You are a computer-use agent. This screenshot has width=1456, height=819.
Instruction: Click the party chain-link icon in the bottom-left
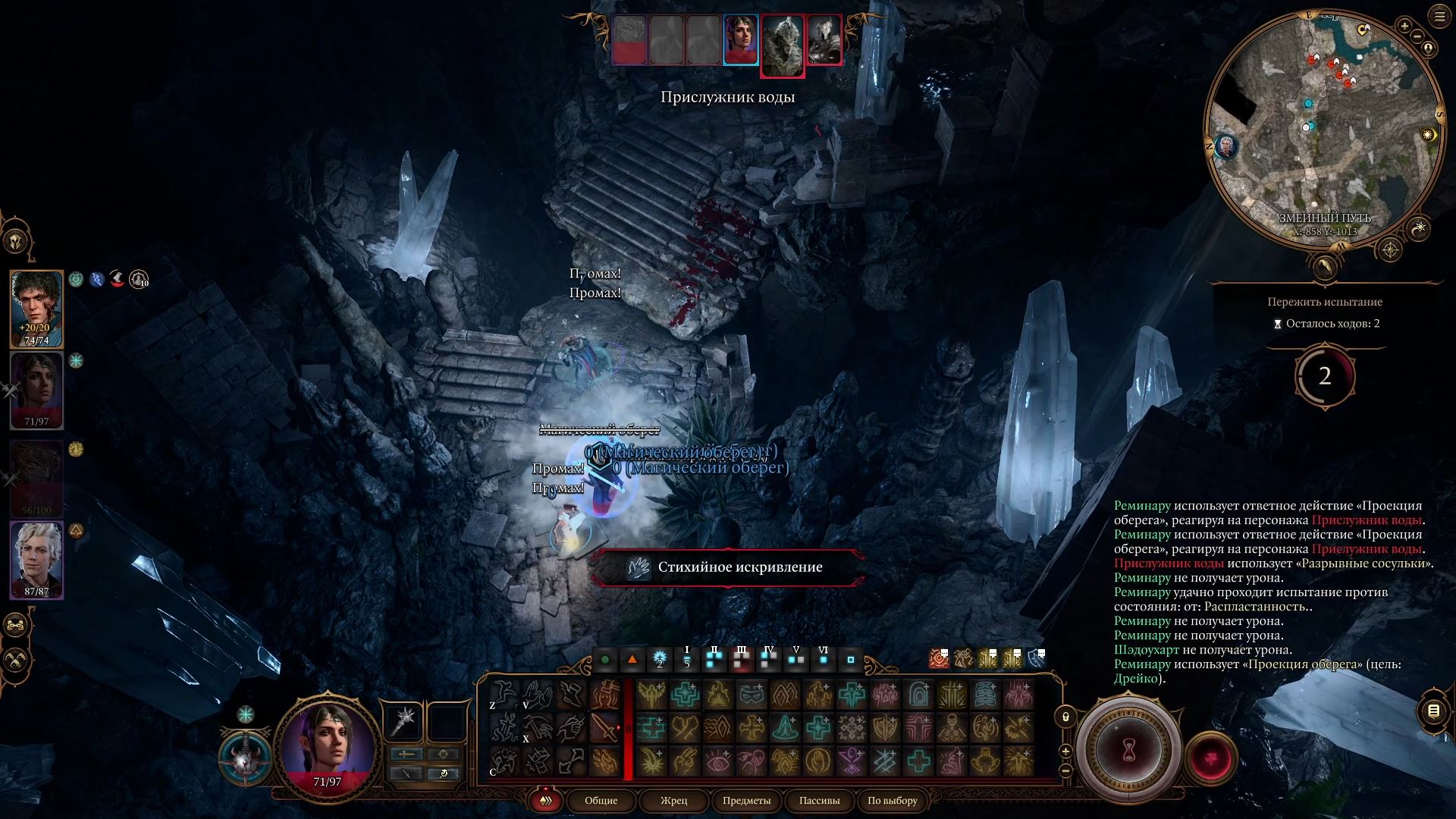click(14, 623)
